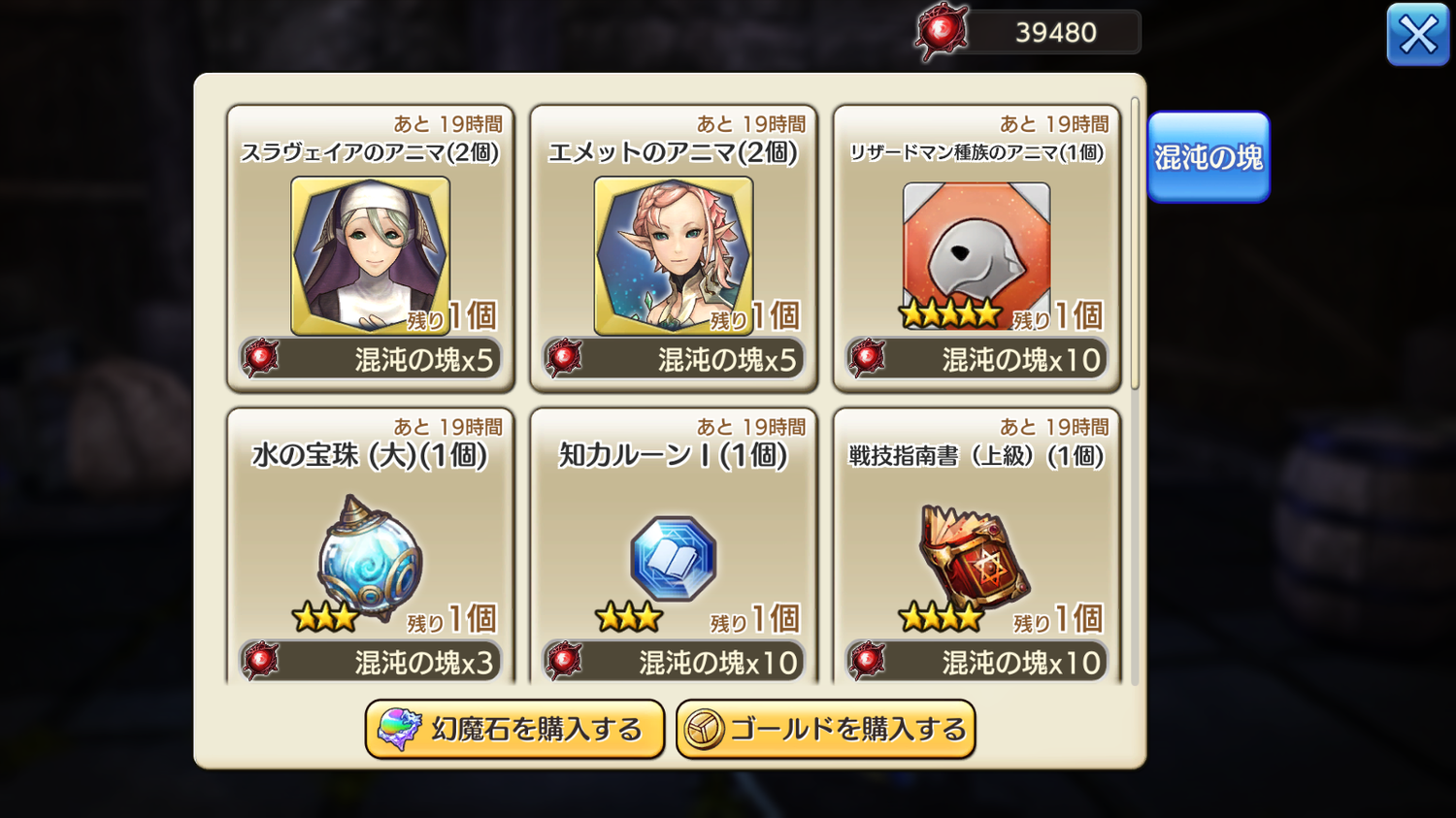
Task: Buy エメットのアニマ for 5 混沌の塊
Action: click(x=674, y=359)
